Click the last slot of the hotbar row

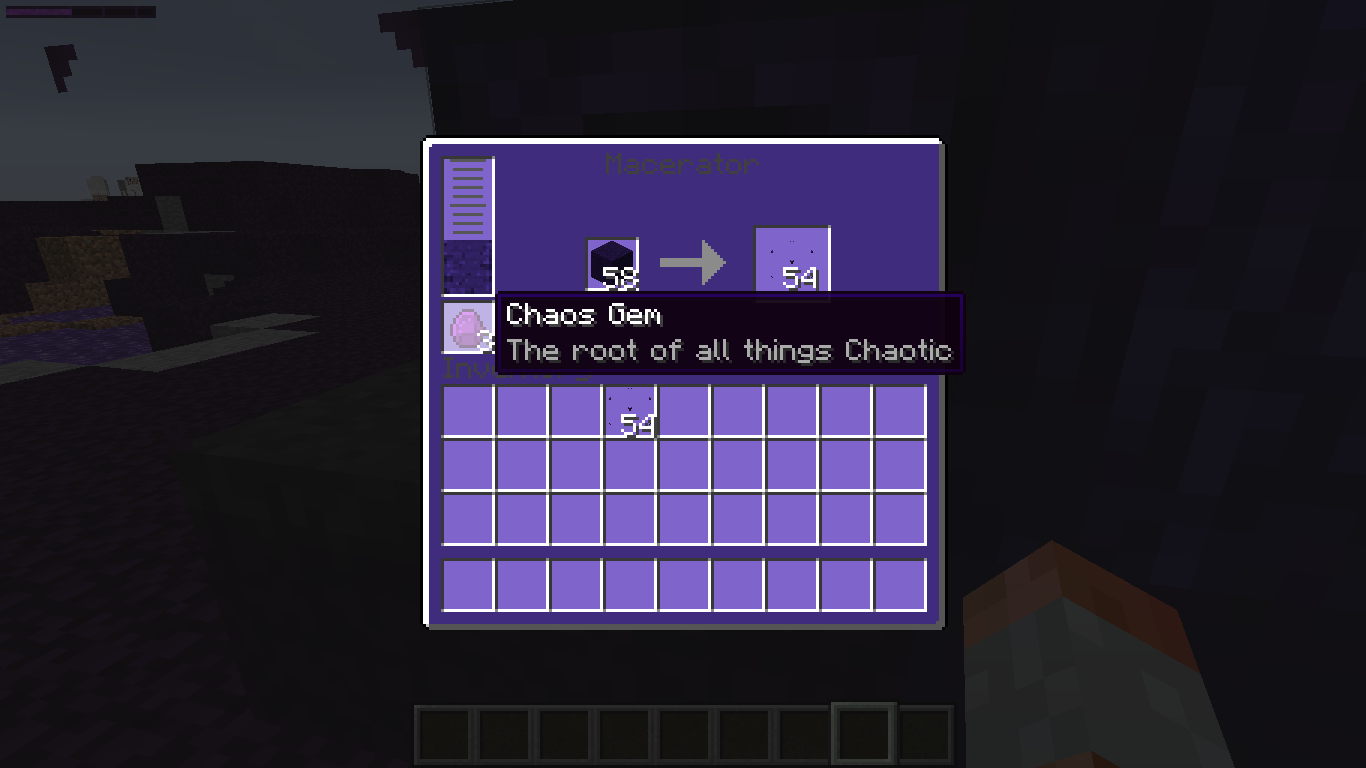899,585
